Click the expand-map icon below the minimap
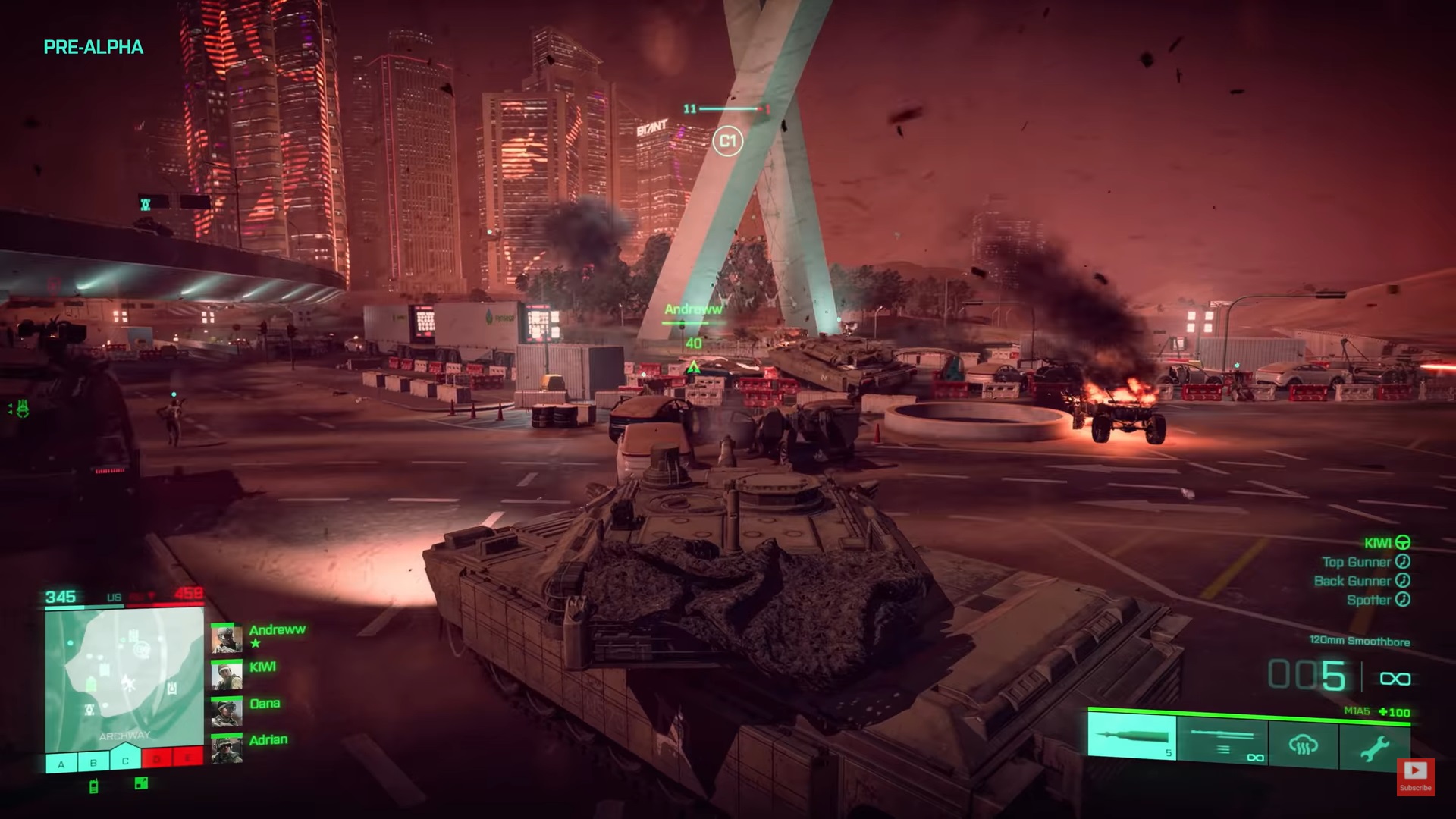Image resolution: width=1456 pixels, height=819 pixels. 141,783
